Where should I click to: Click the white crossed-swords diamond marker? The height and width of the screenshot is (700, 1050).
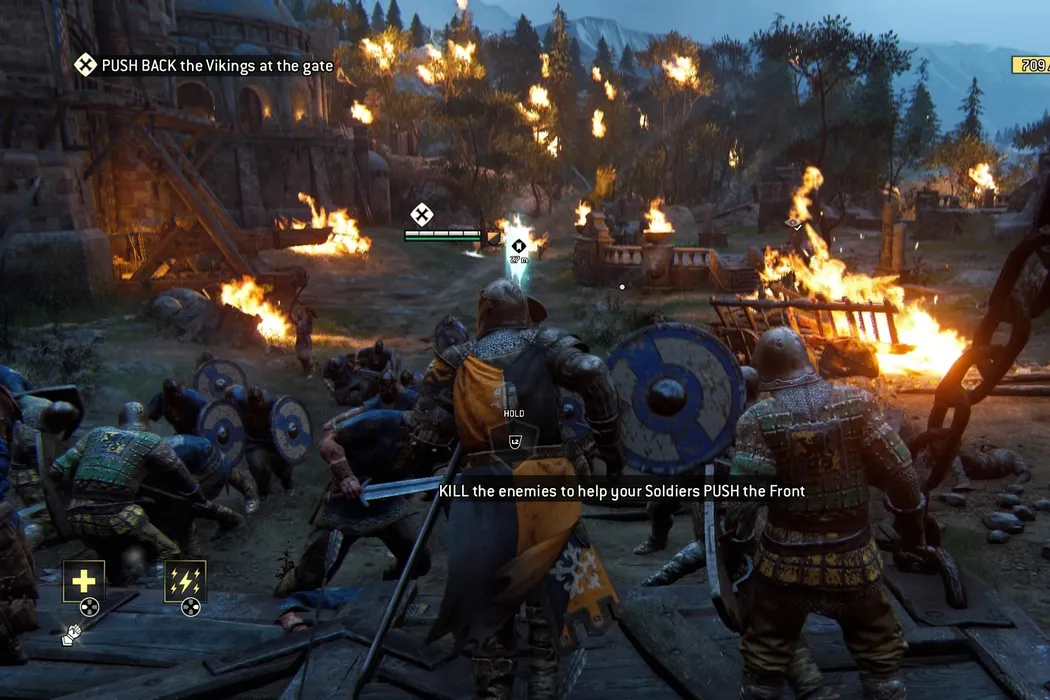tap(422, 214)
